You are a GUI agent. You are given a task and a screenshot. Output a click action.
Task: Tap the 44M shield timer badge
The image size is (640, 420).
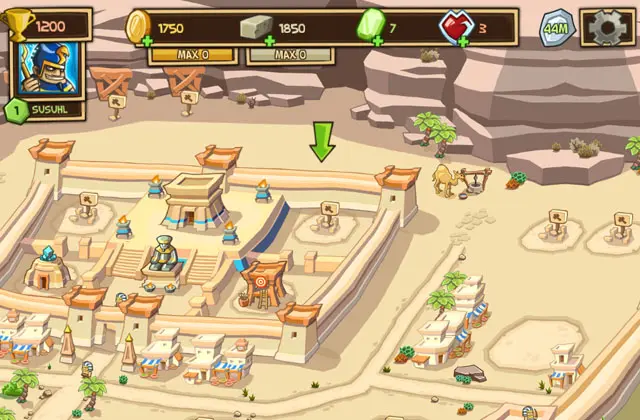click(x=557, y=27)
